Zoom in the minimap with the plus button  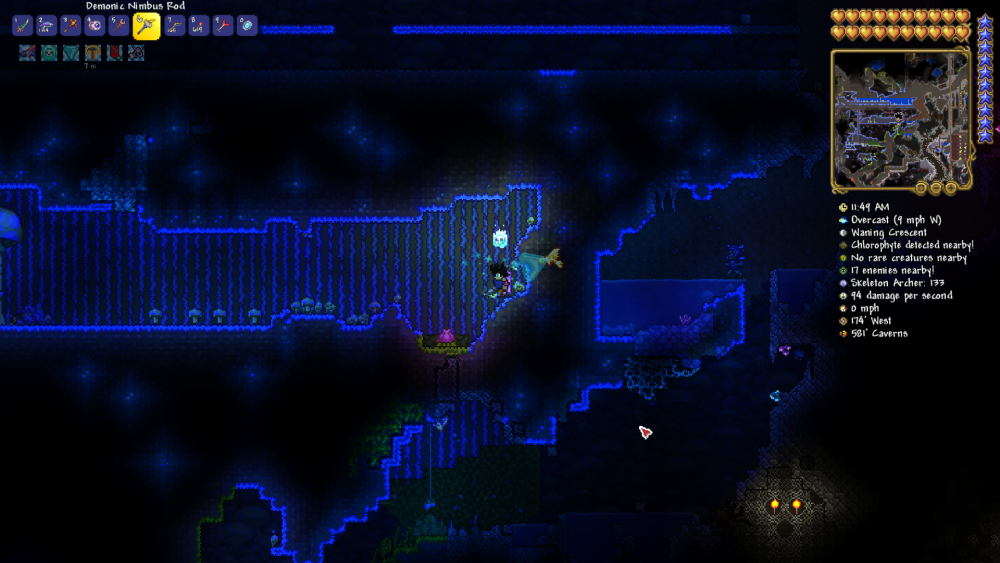point(949,187)
